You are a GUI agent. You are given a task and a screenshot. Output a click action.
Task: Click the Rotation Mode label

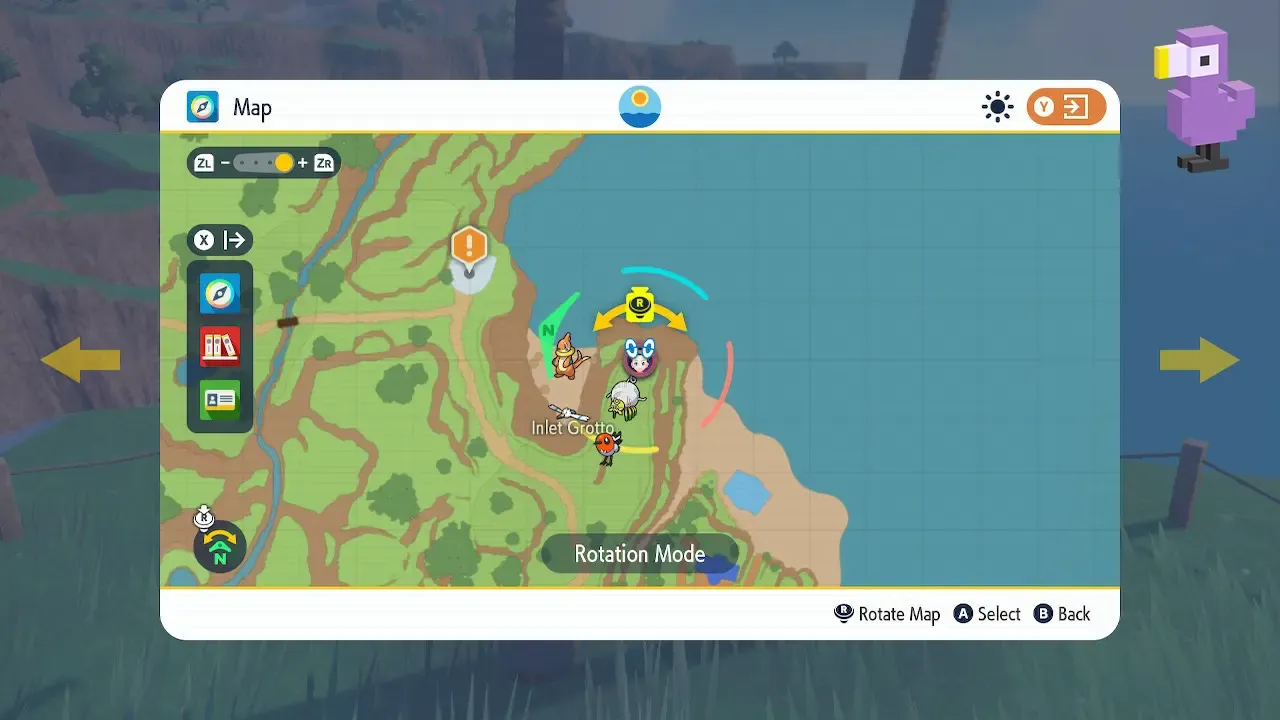click(x=640, y=554)
